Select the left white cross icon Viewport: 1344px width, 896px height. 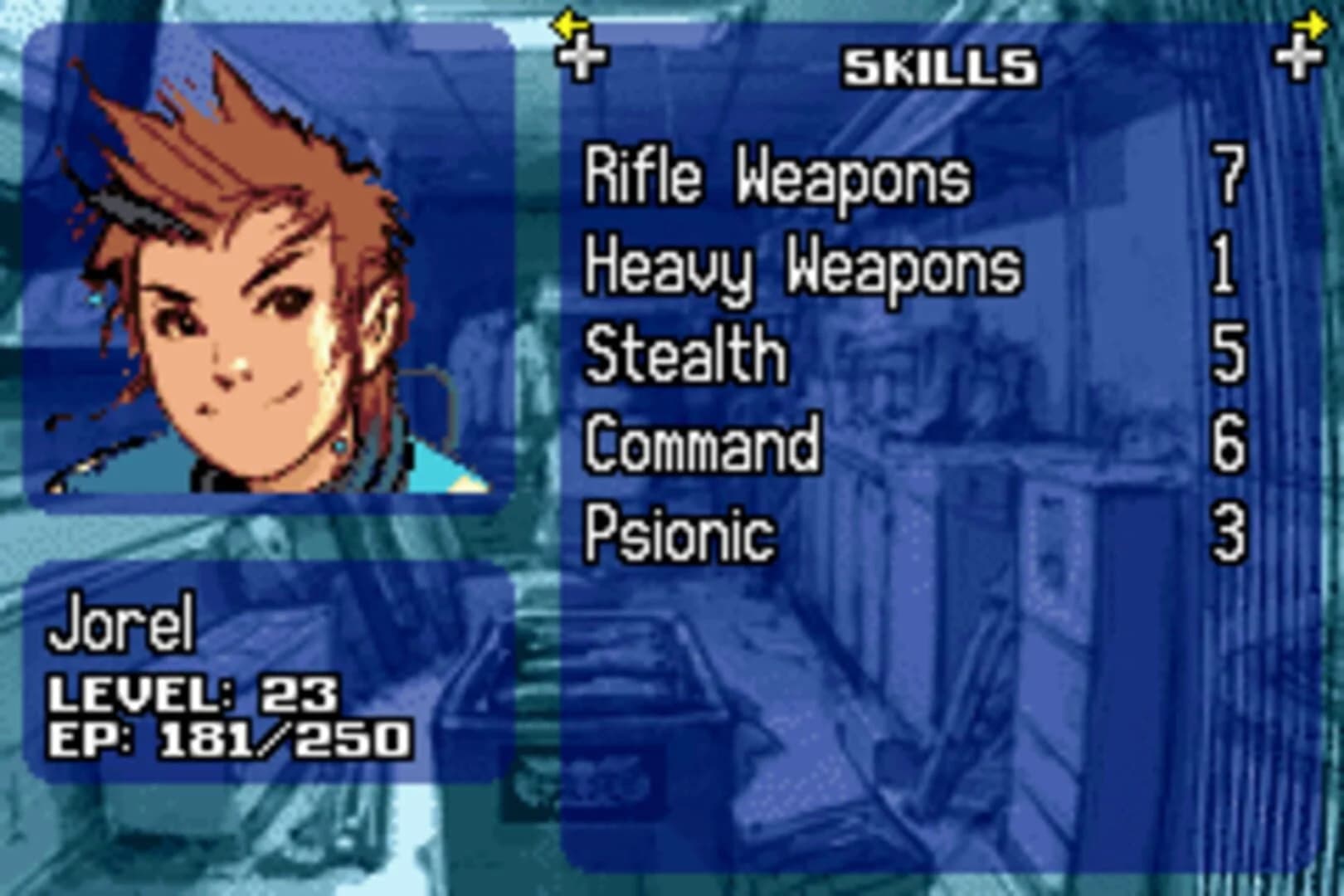point(583,58)
